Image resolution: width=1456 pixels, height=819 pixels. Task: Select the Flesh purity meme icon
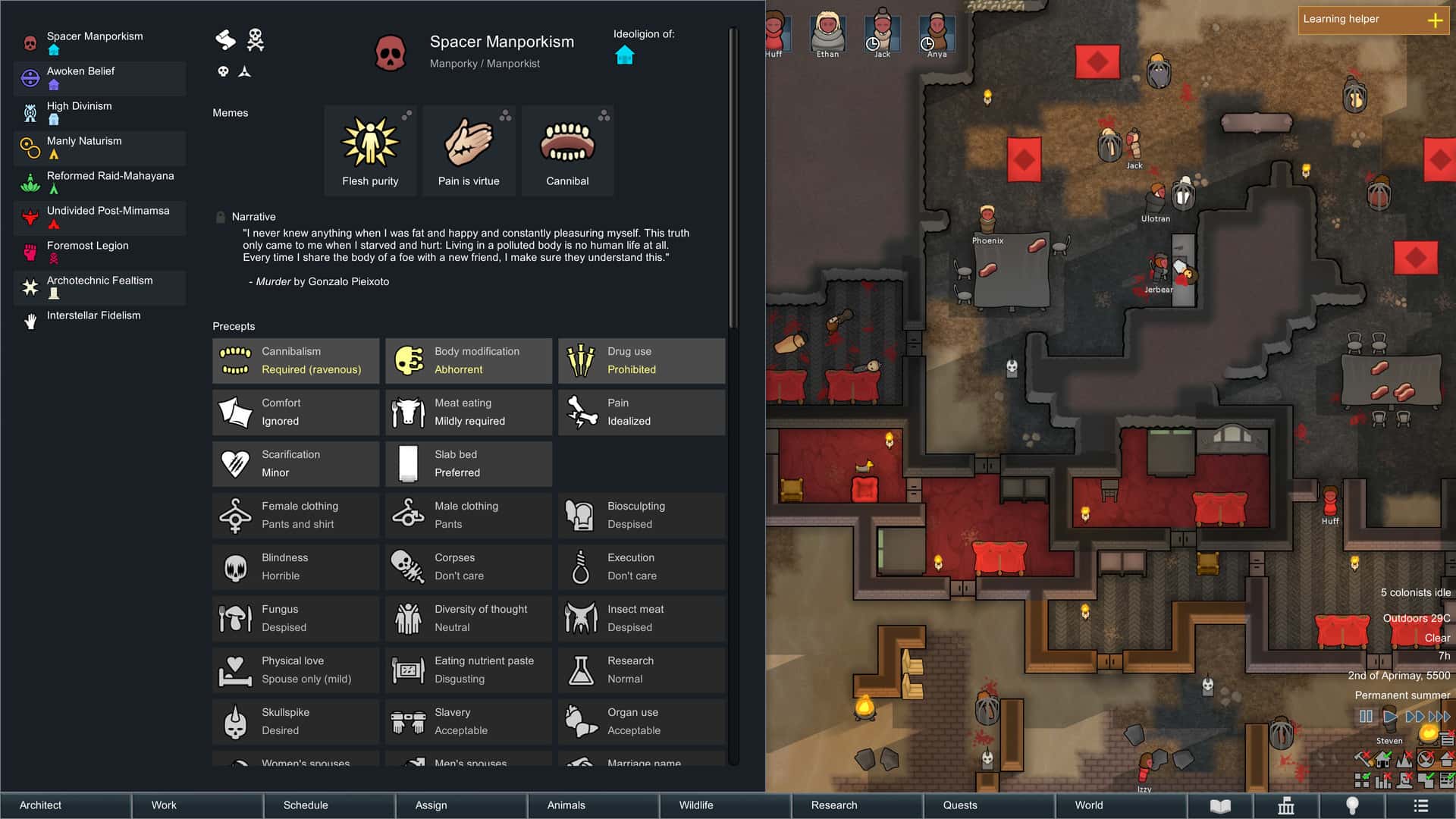point(370,144)
